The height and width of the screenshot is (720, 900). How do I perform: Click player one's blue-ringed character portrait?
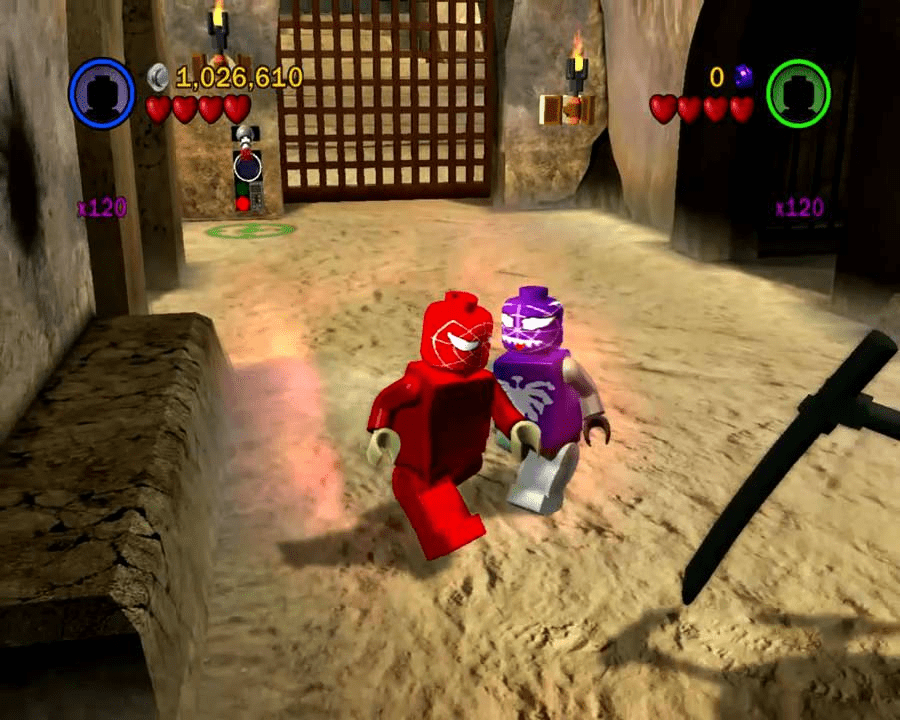point(101,91)
